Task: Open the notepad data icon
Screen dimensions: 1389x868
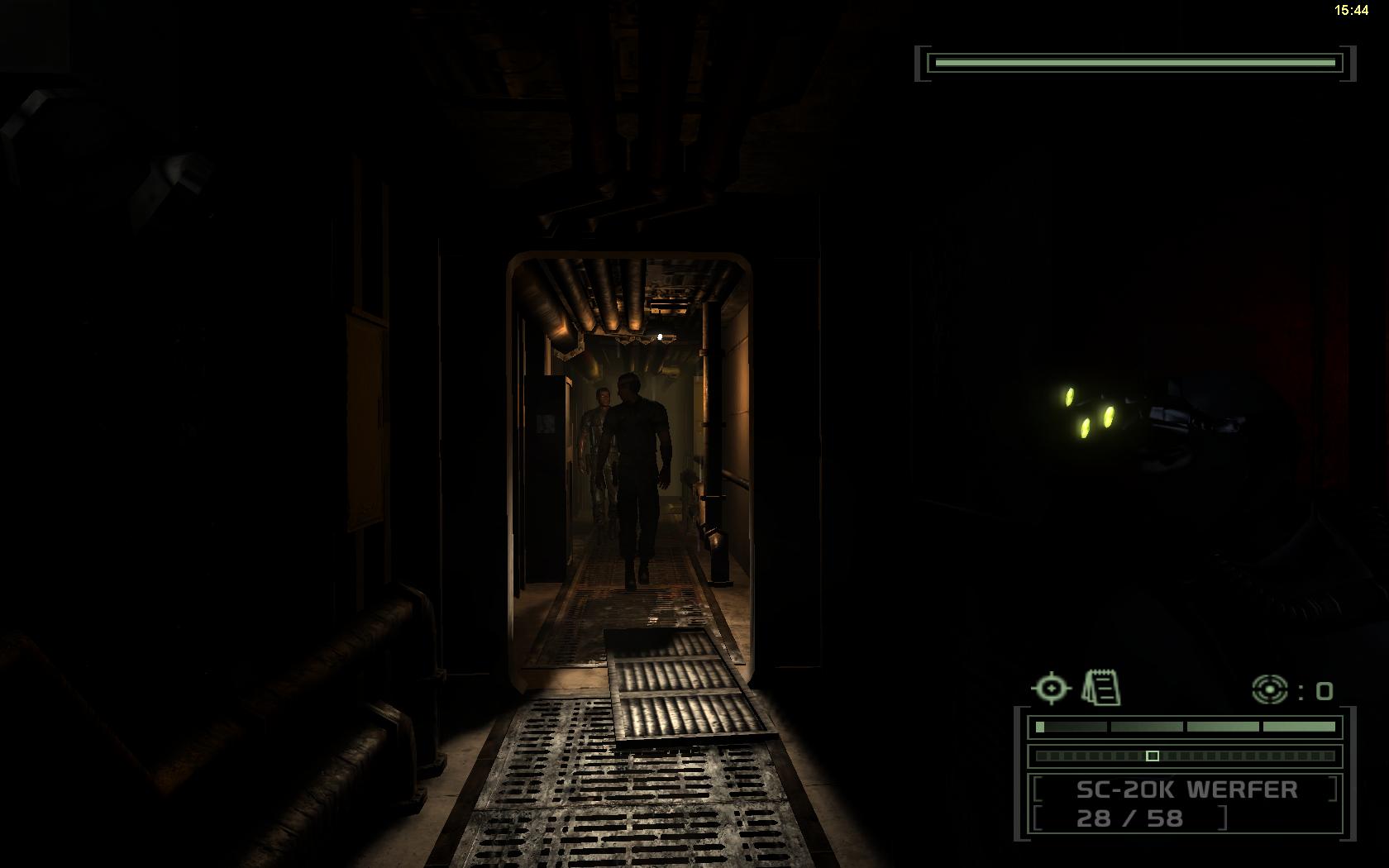Action: point(1101,688)
